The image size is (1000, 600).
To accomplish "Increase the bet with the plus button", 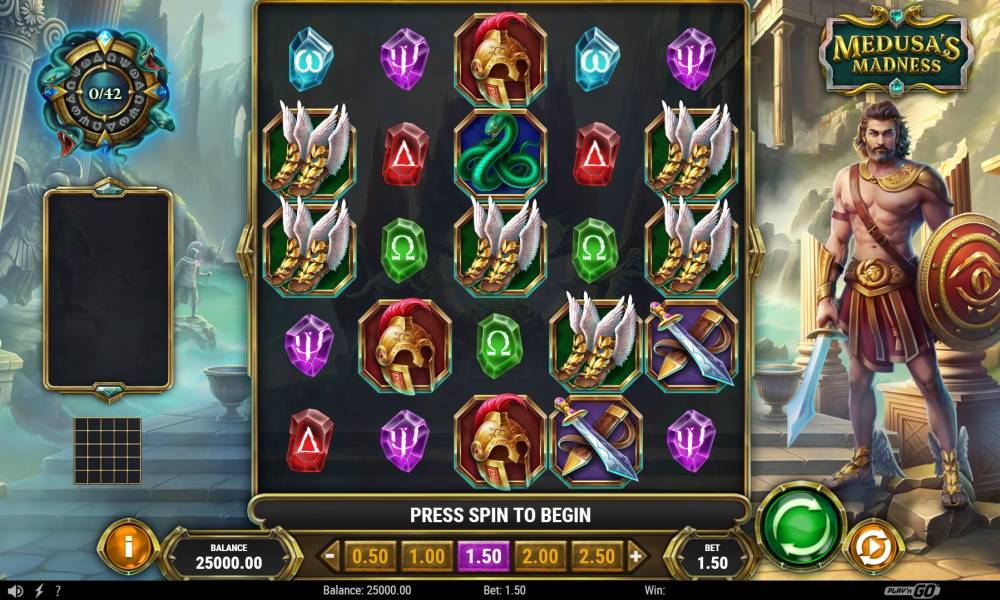I will point(635,555).
